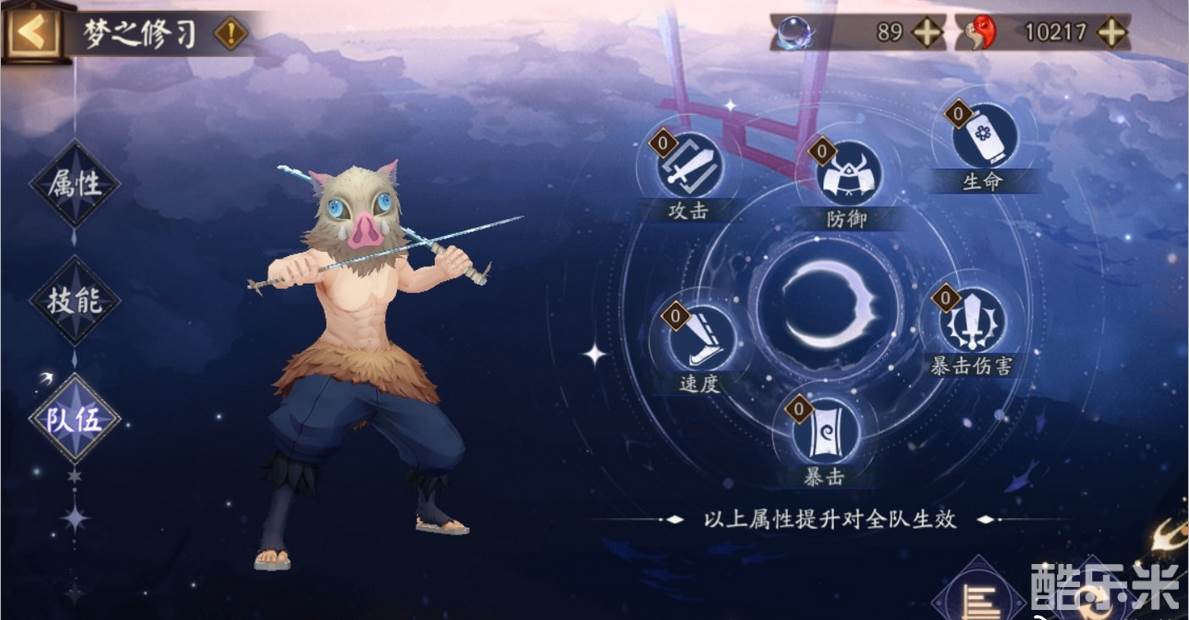1189x620 pixels.
Task: Select the 暴击 crit node
Action: [x=825, y=431]
